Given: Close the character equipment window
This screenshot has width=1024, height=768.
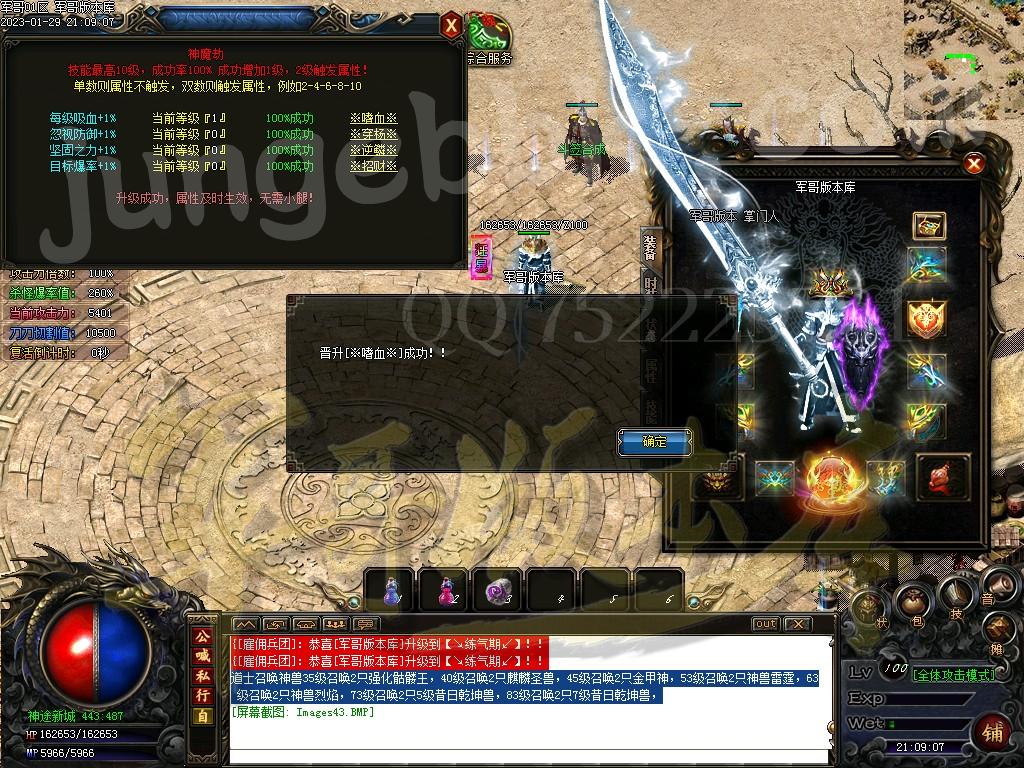Looking at the screenshot, I should pyautogui.click(x=974, y=164).
